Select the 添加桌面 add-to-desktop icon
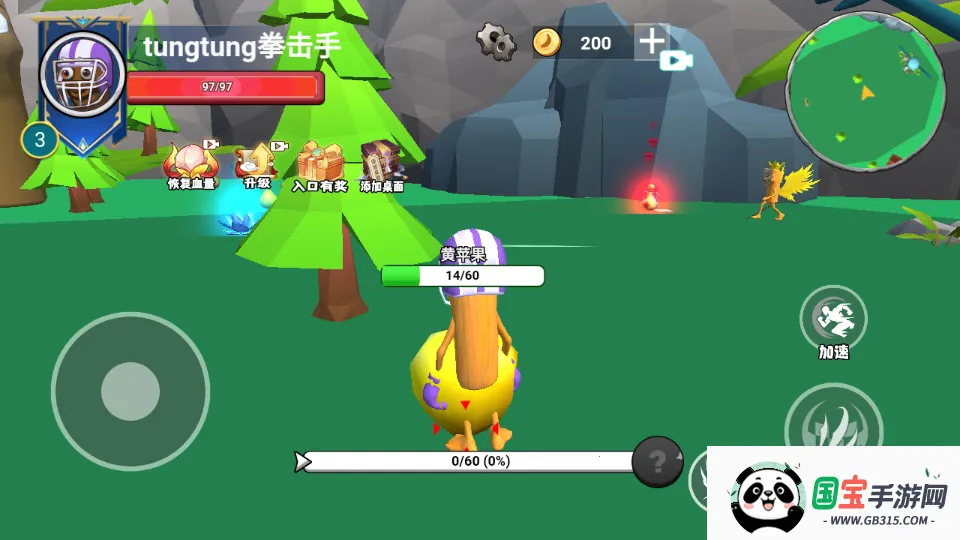This screenshot has height=540, width=960. pyautogui.click(x=382, y=163)
